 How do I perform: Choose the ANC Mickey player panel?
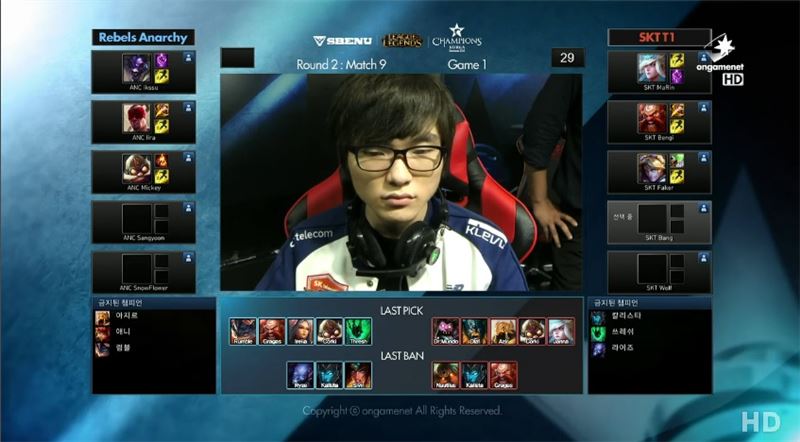click(144, 172)
